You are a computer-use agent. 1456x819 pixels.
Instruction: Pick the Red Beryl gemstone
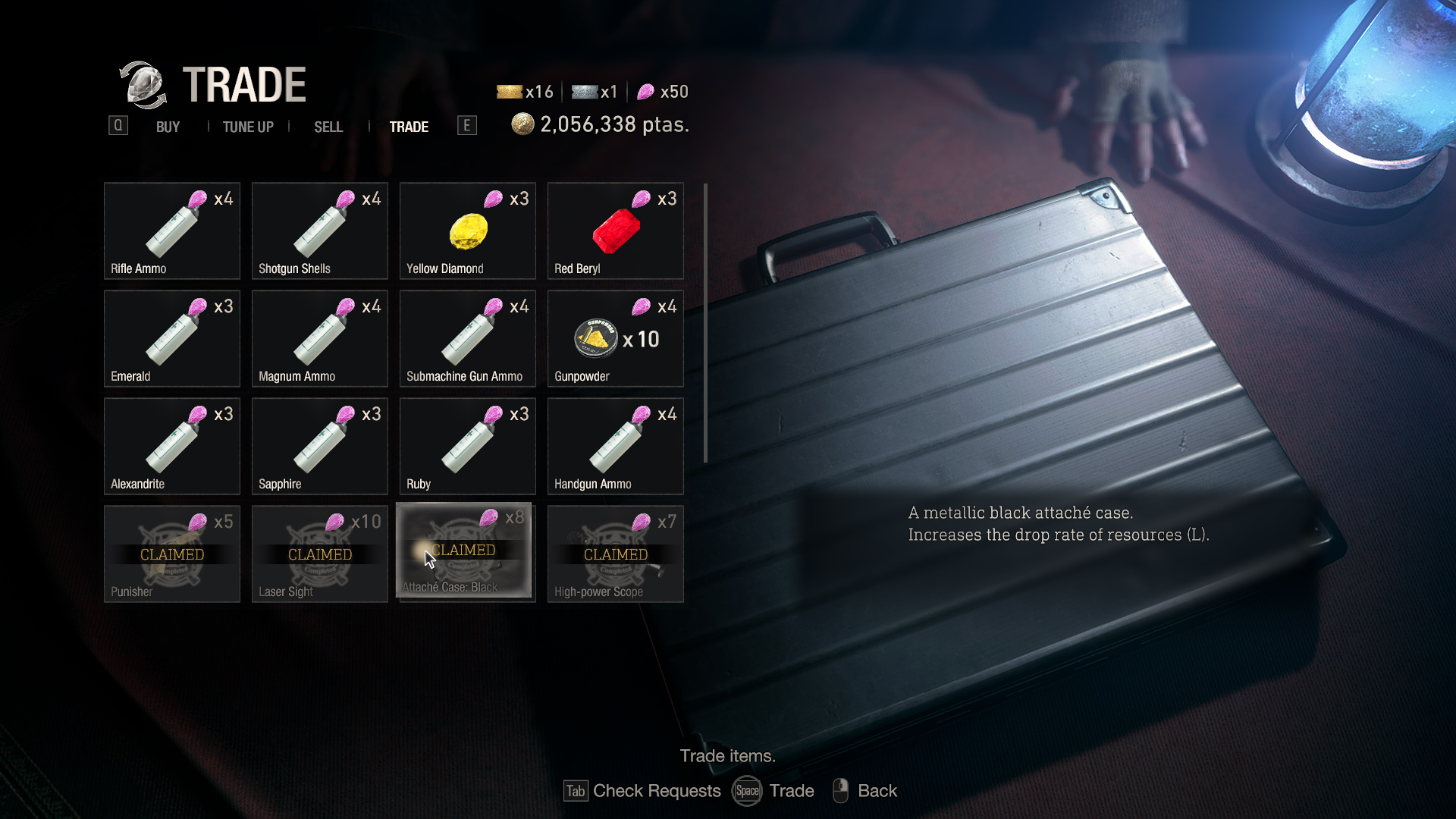click(615, 231)
